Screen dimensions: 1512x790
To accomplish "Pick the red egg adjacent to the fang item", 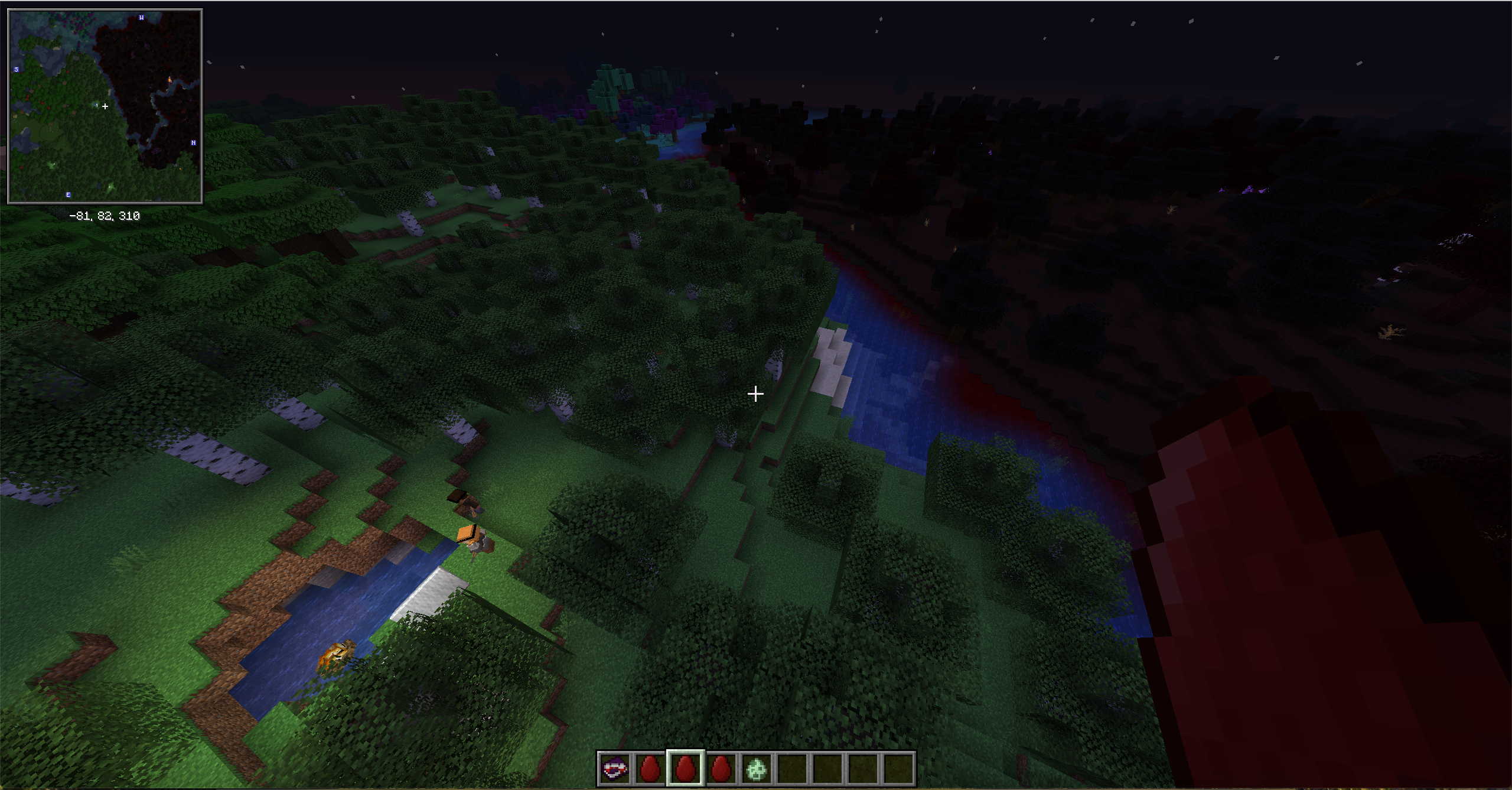I will coord(650,769).
